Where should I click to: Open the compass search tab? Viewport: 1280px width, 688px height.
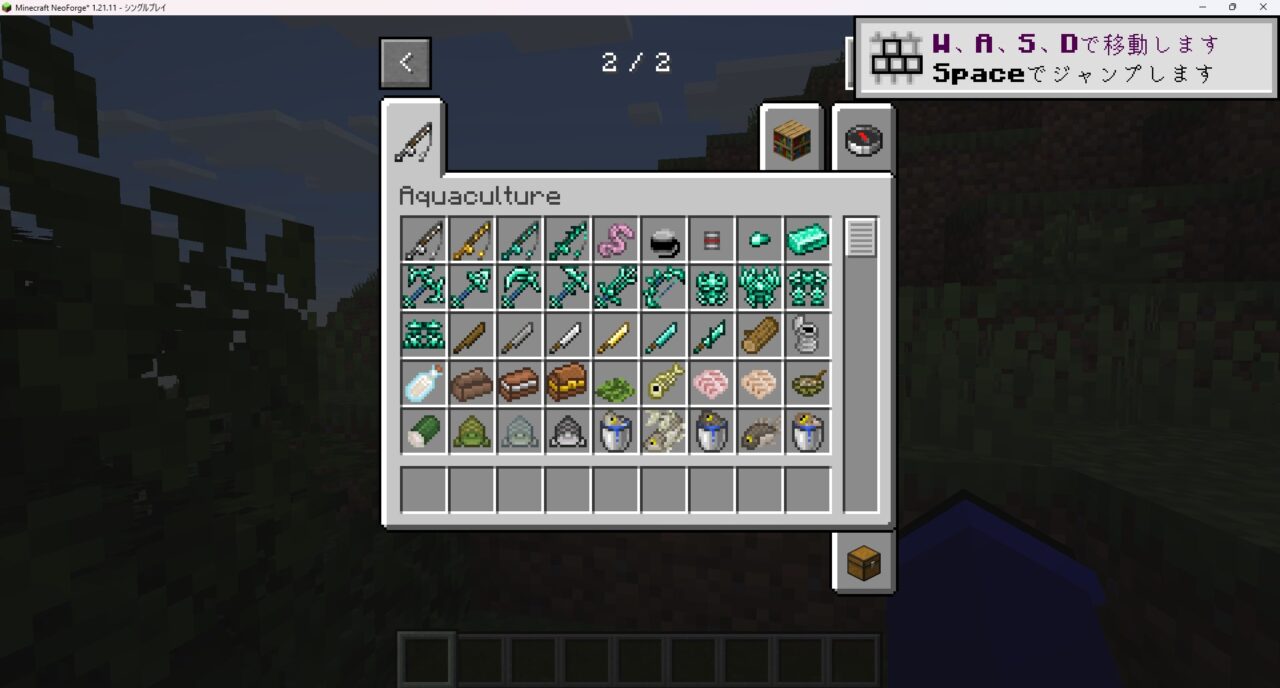(863, 140)
